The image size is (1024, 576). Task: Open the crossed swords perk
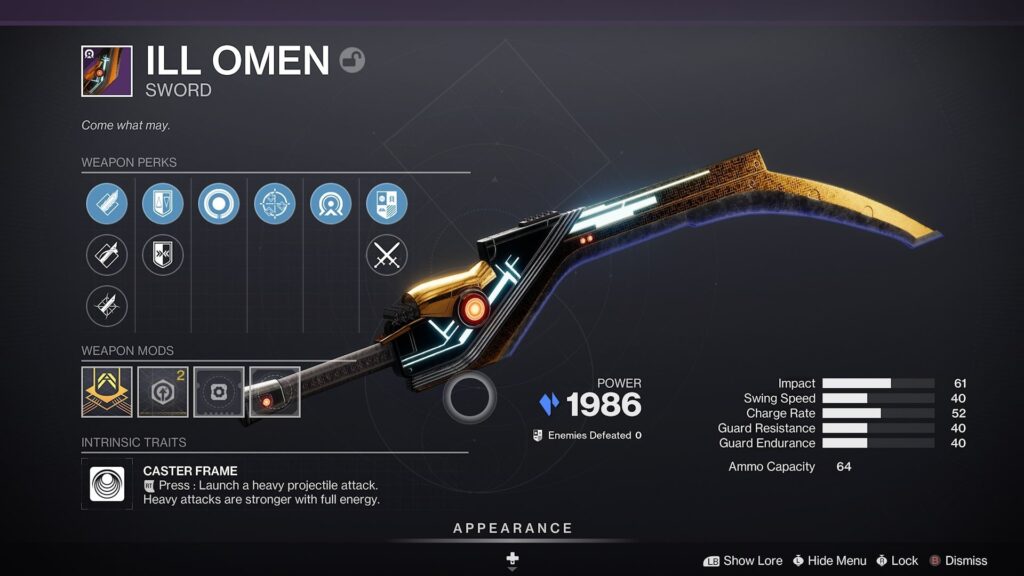tap(386, 255)
